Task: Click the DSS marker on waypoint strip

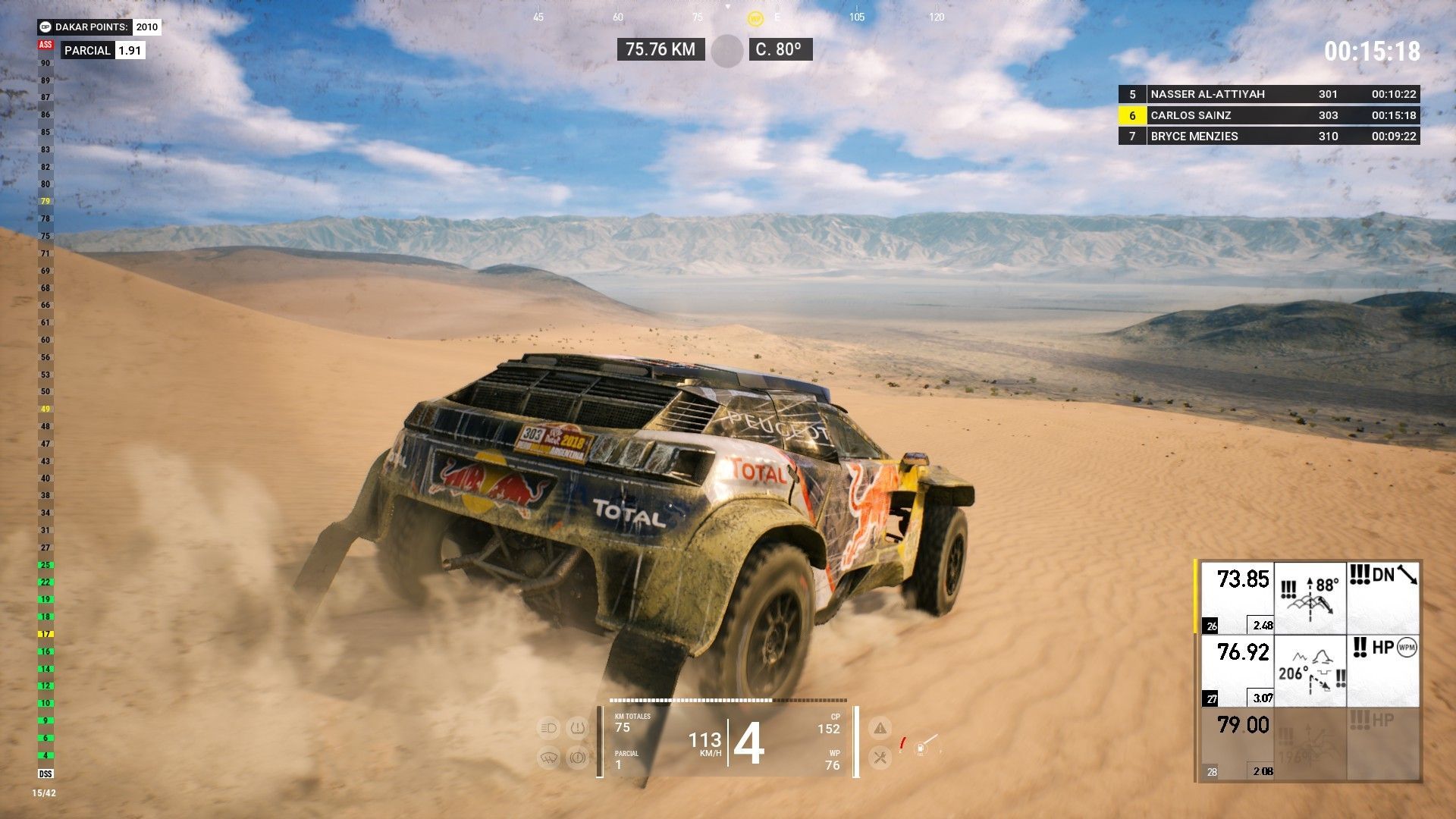Action: pos(45,773)
